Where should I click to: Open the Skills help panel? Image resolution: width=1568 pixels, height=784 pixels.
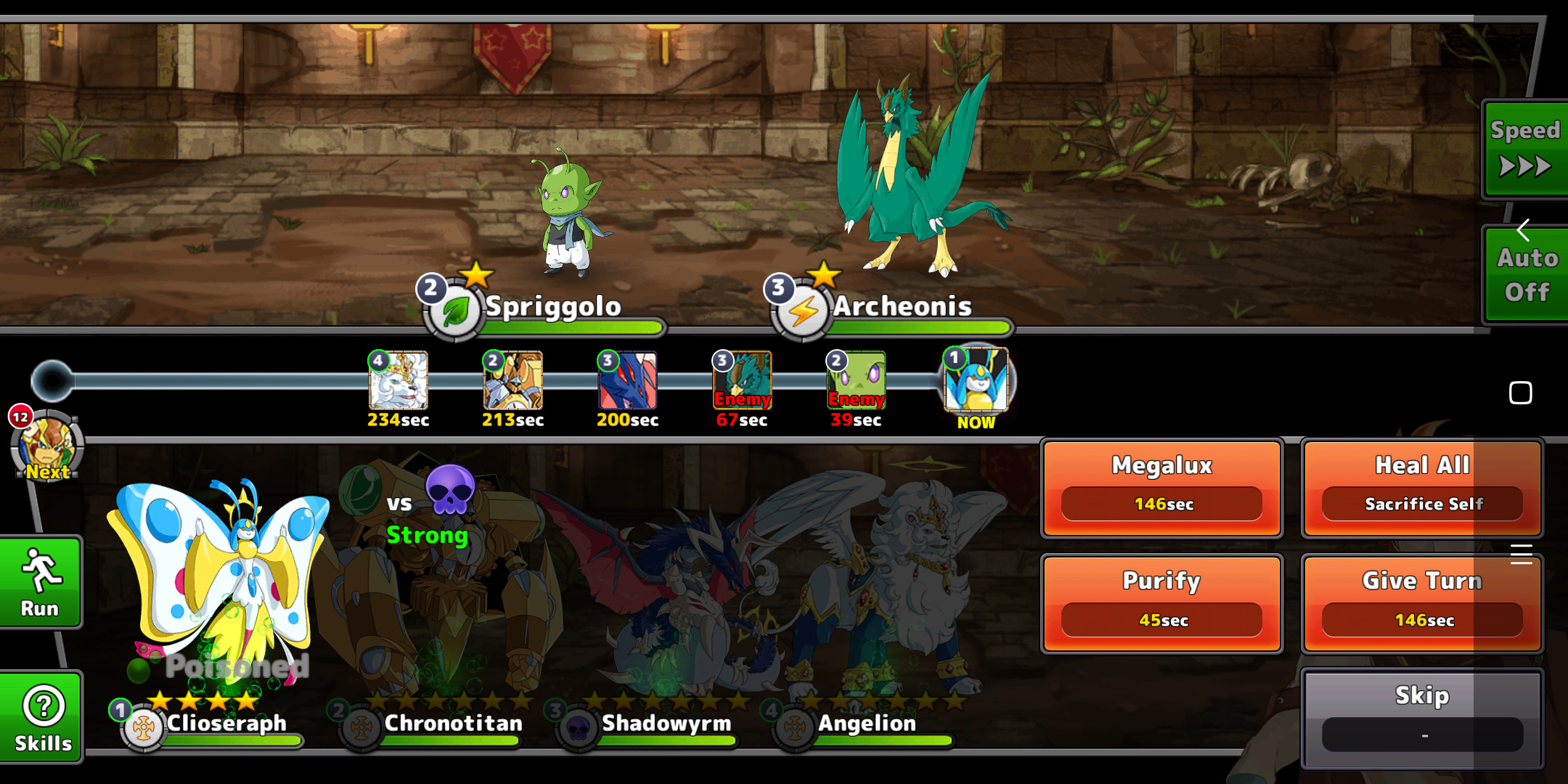(42, 717)
